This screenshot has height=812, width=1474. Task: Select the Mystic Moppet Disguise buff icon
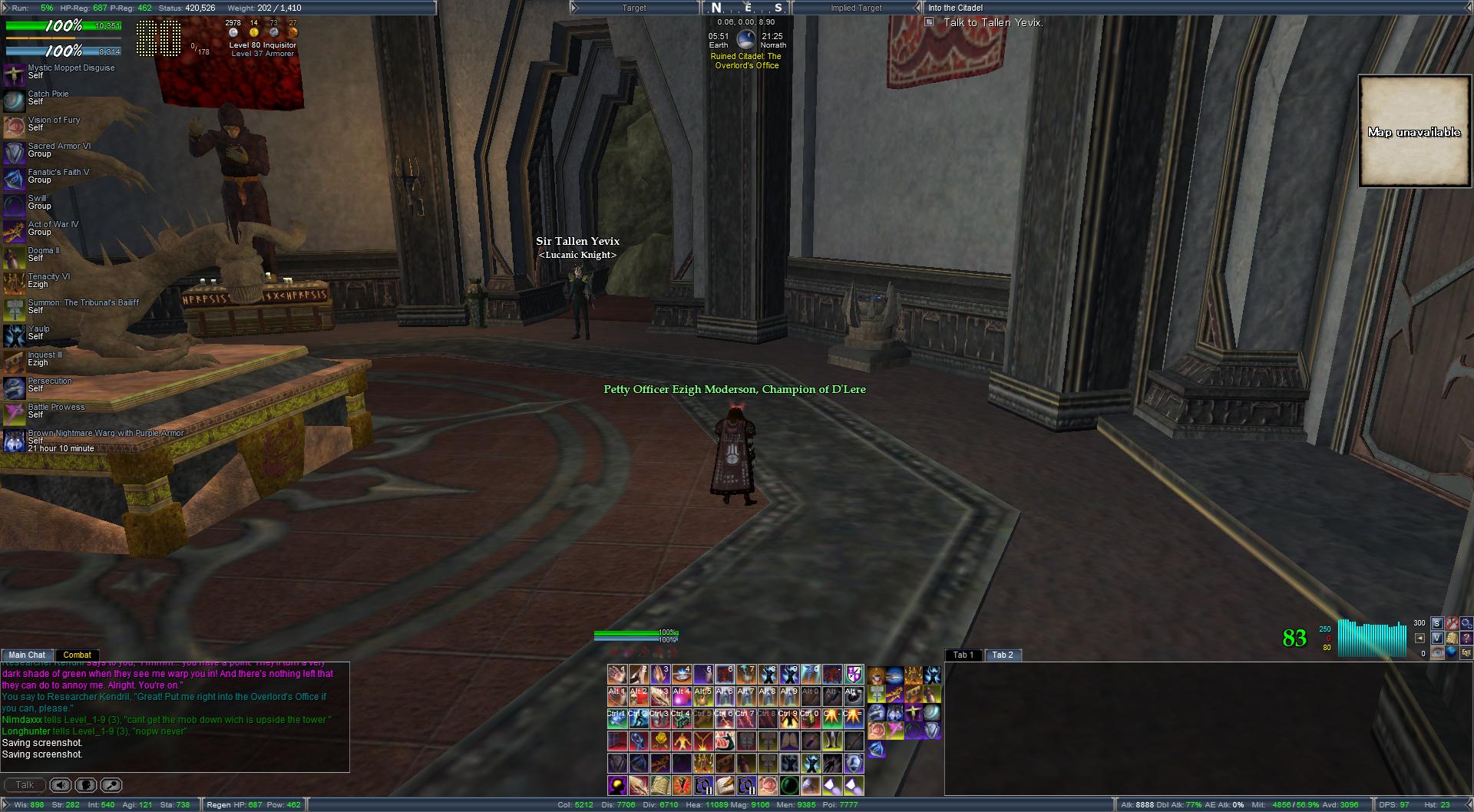click(14, 73)
